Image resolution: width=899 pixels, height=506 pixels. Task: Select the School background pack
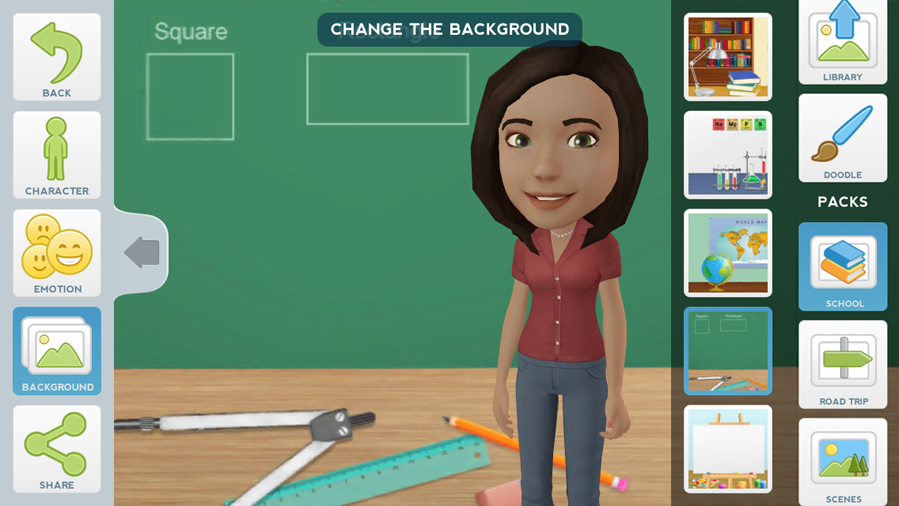click(842, 267)
